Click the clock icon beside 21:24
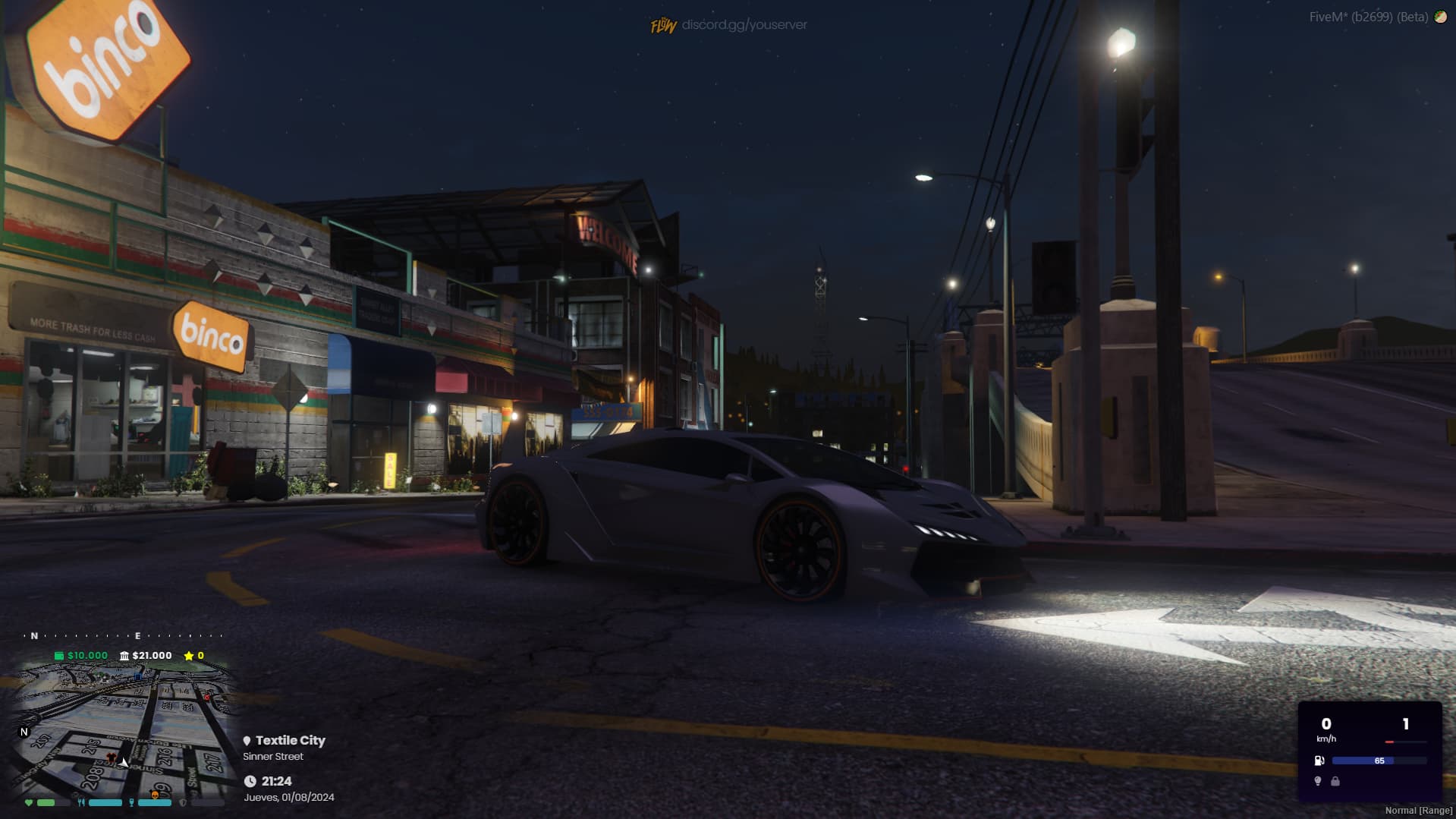The height and width of the screenshot is (819, 1456). click(x=250, y=781)
